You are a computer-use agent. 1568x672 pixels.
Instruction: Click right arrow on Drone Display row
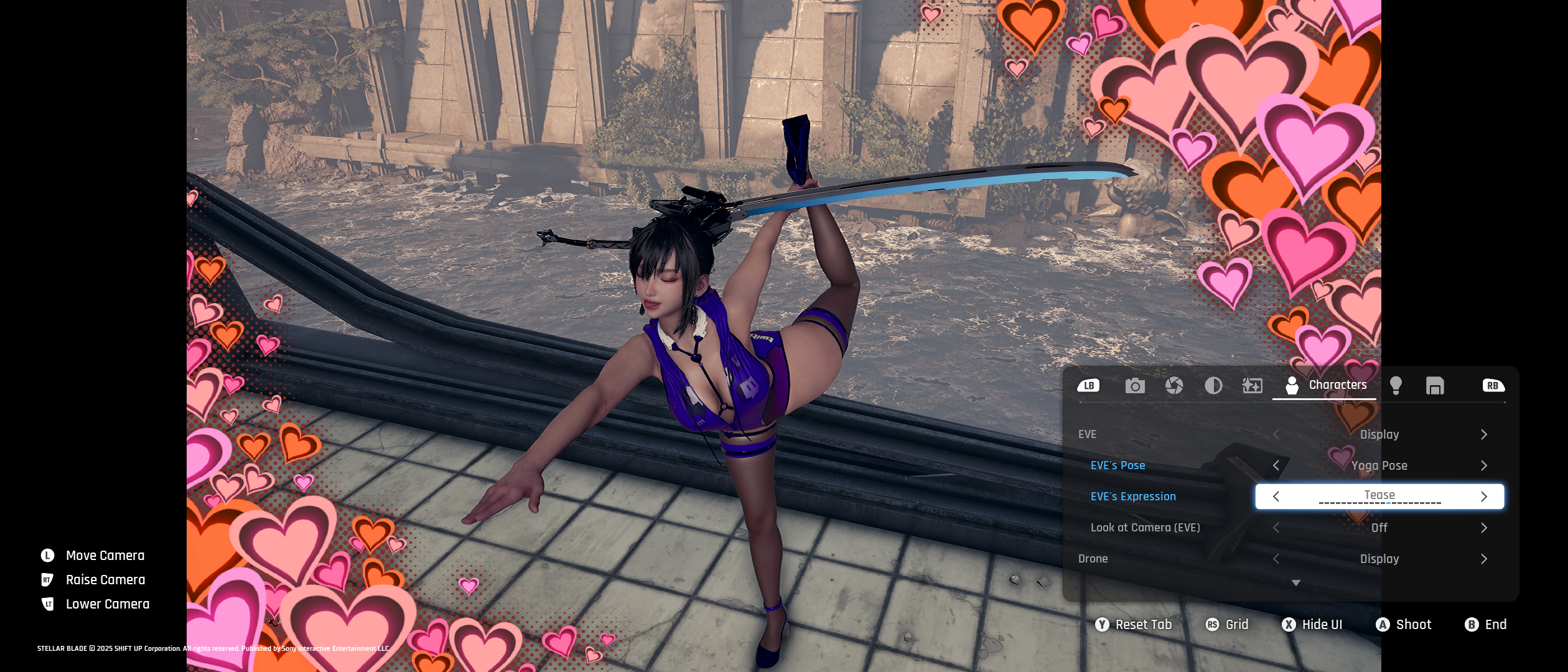pyautogui.click(x=1484, y=559)
